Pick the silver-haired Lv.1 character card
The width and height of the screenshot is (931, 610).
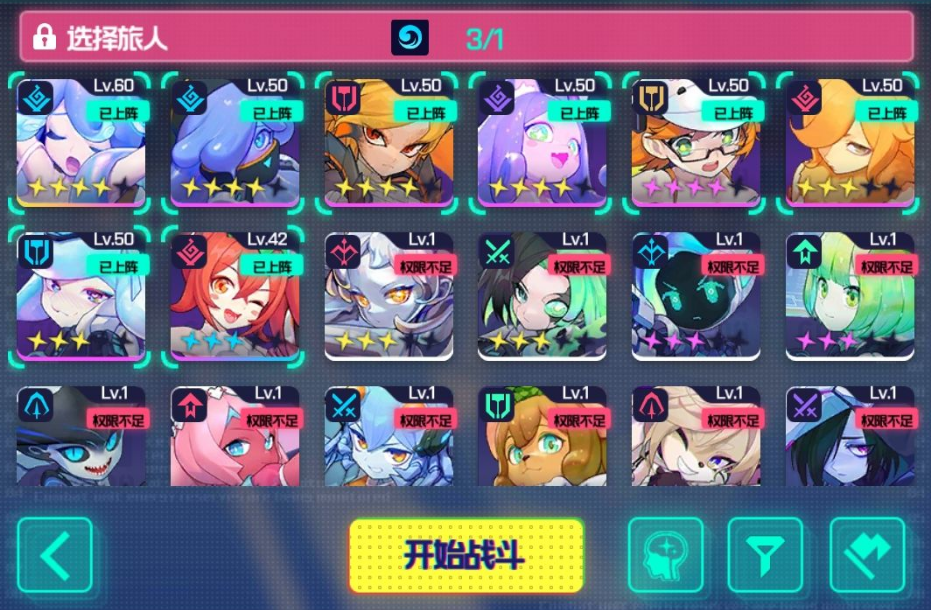tap(389, 297)
